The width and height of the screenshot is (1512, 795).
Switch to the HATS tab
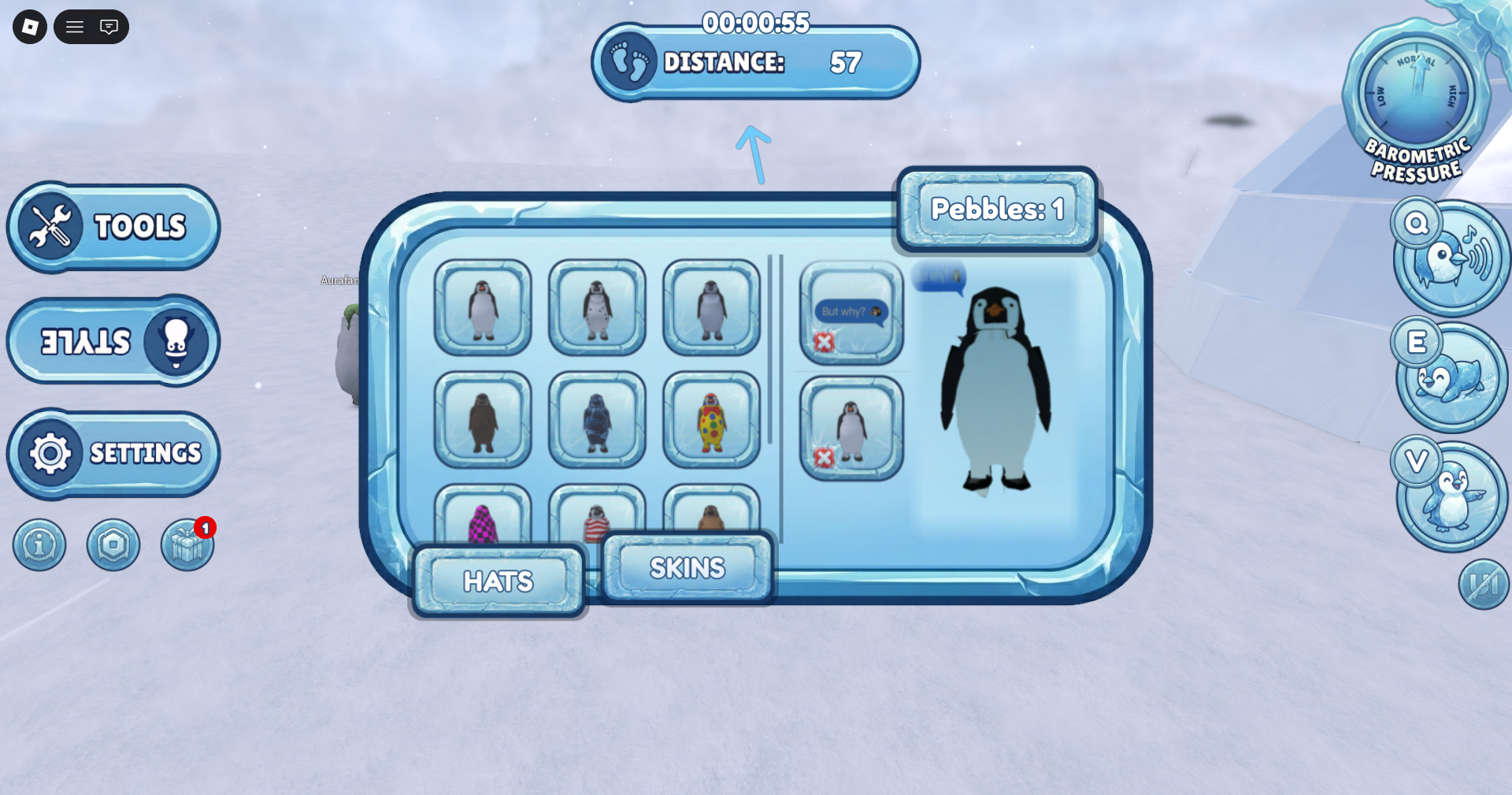pos(498,581)
